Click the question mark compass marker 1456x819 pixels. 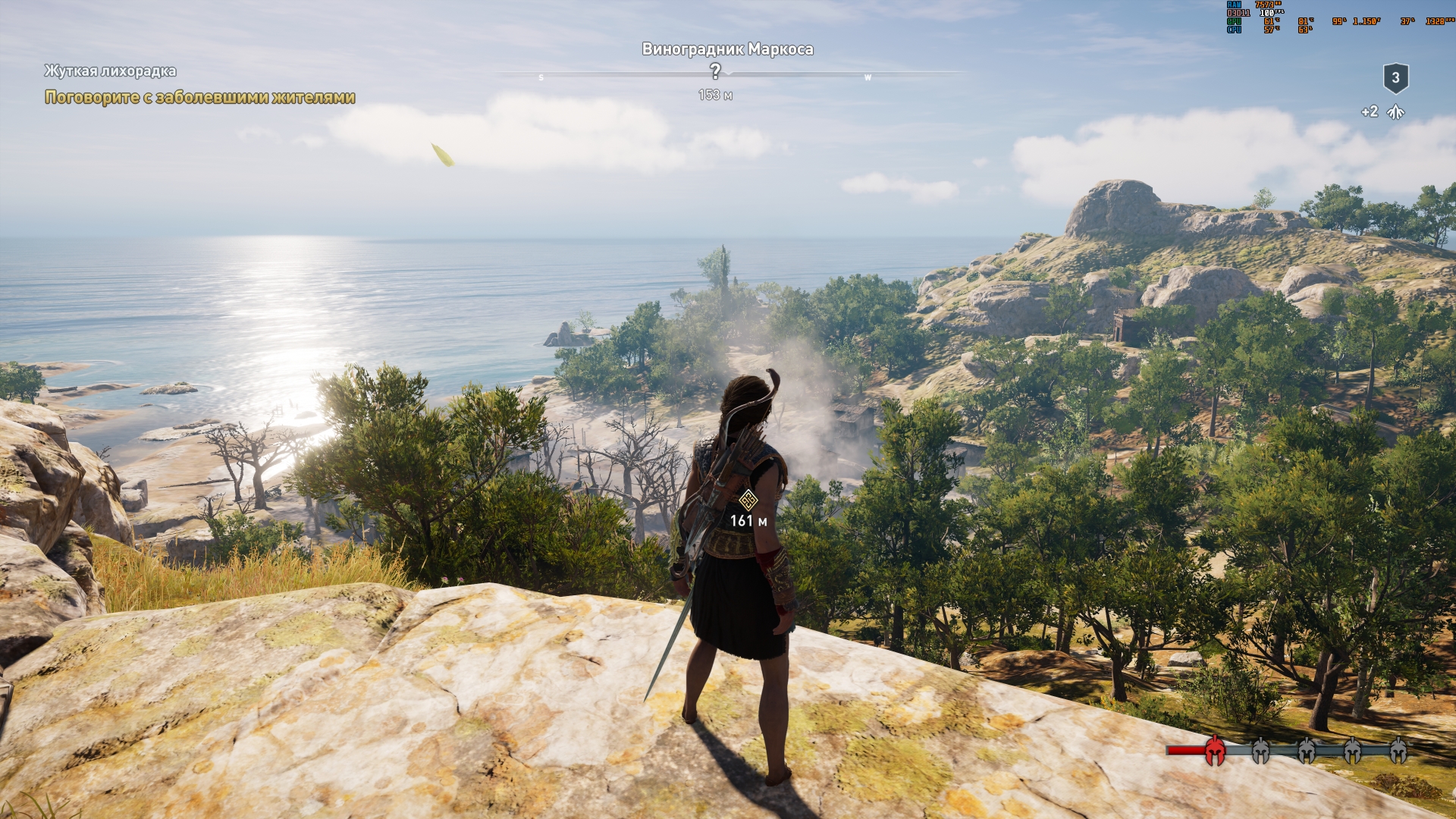pyautogui.click(x=715, y=71)
